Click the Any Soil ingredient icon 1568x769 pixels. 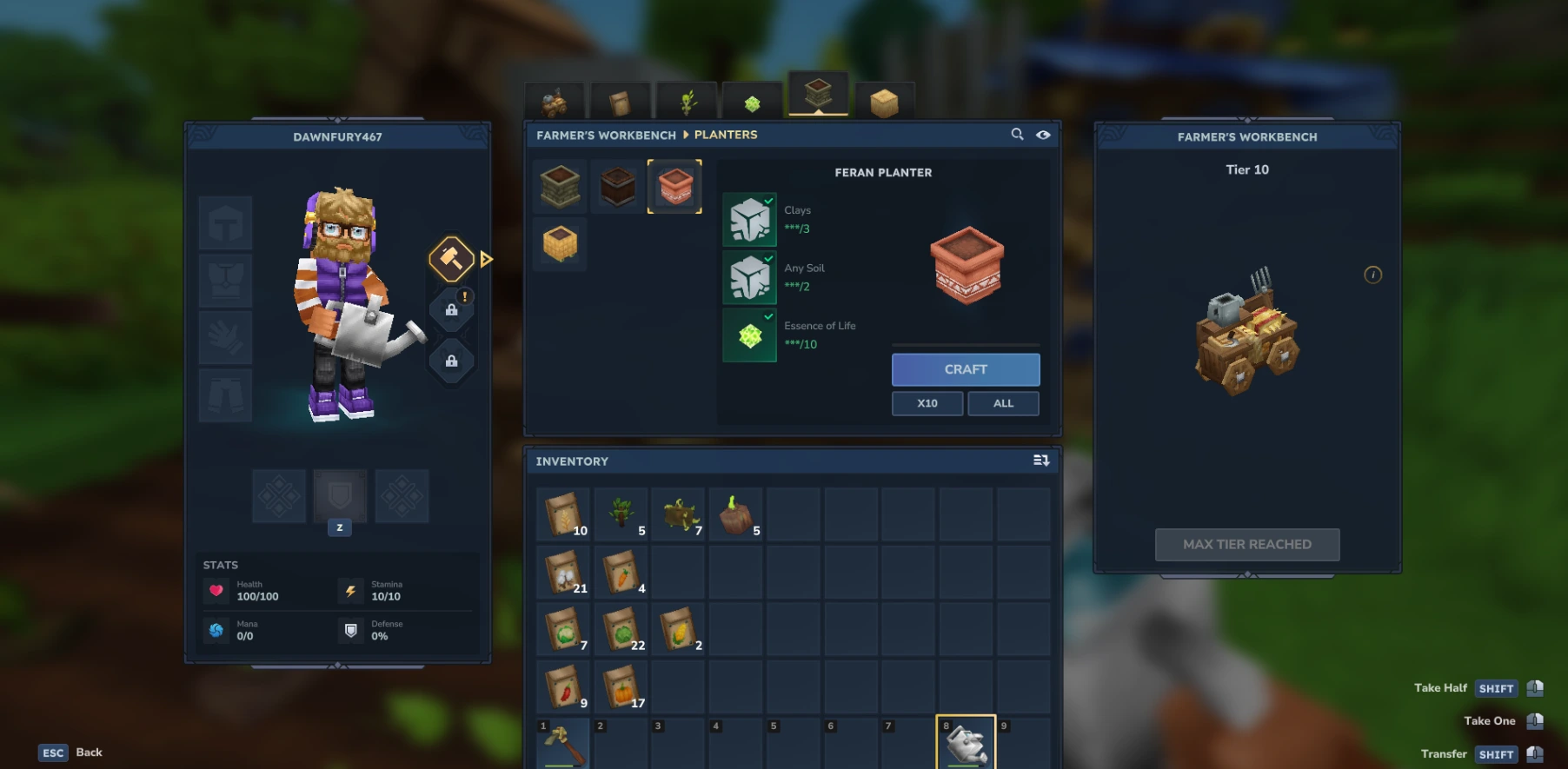coord(749,277)
